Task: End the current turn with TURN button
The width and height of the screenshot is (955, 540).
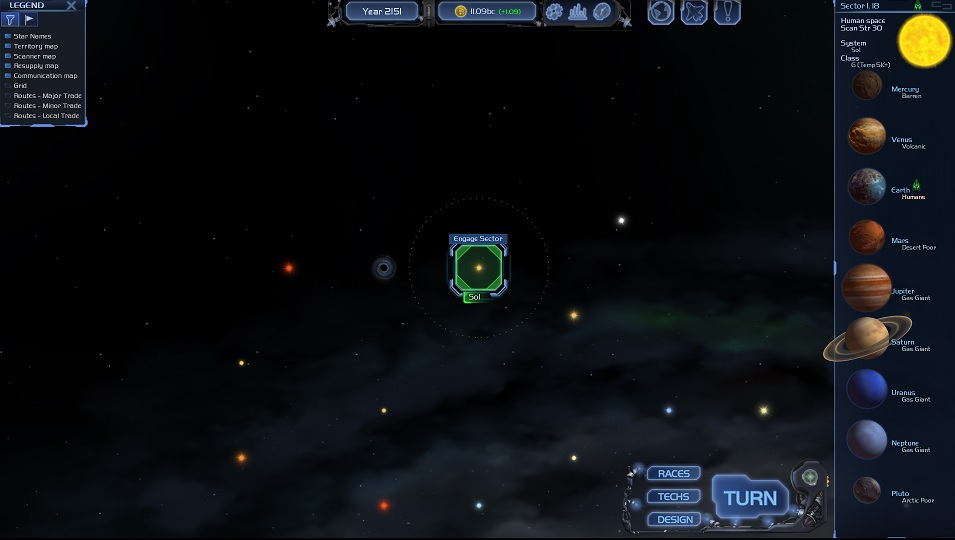Action: tap(750, 498)
